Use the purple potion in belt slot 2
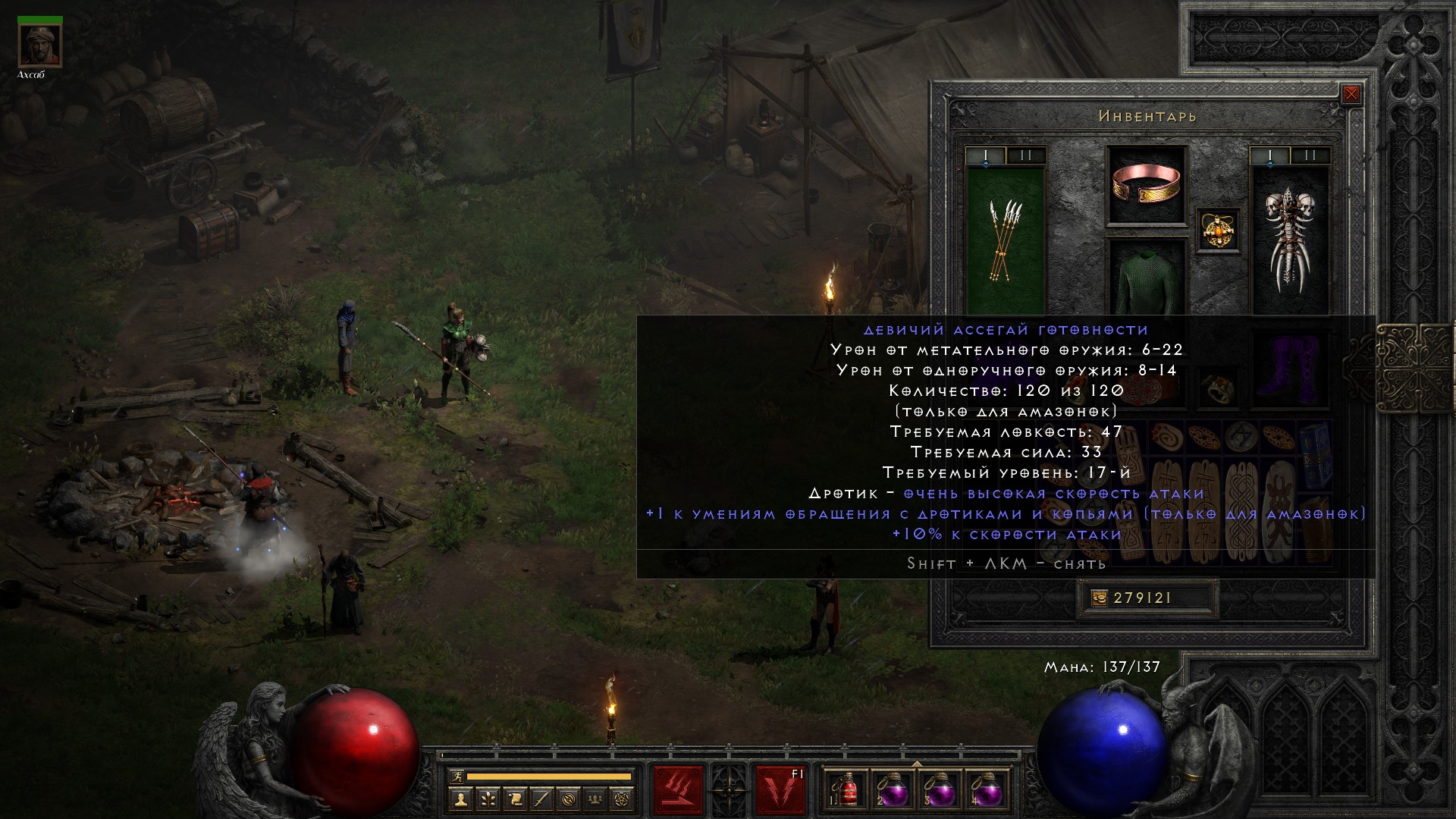 tap(893, 790)
